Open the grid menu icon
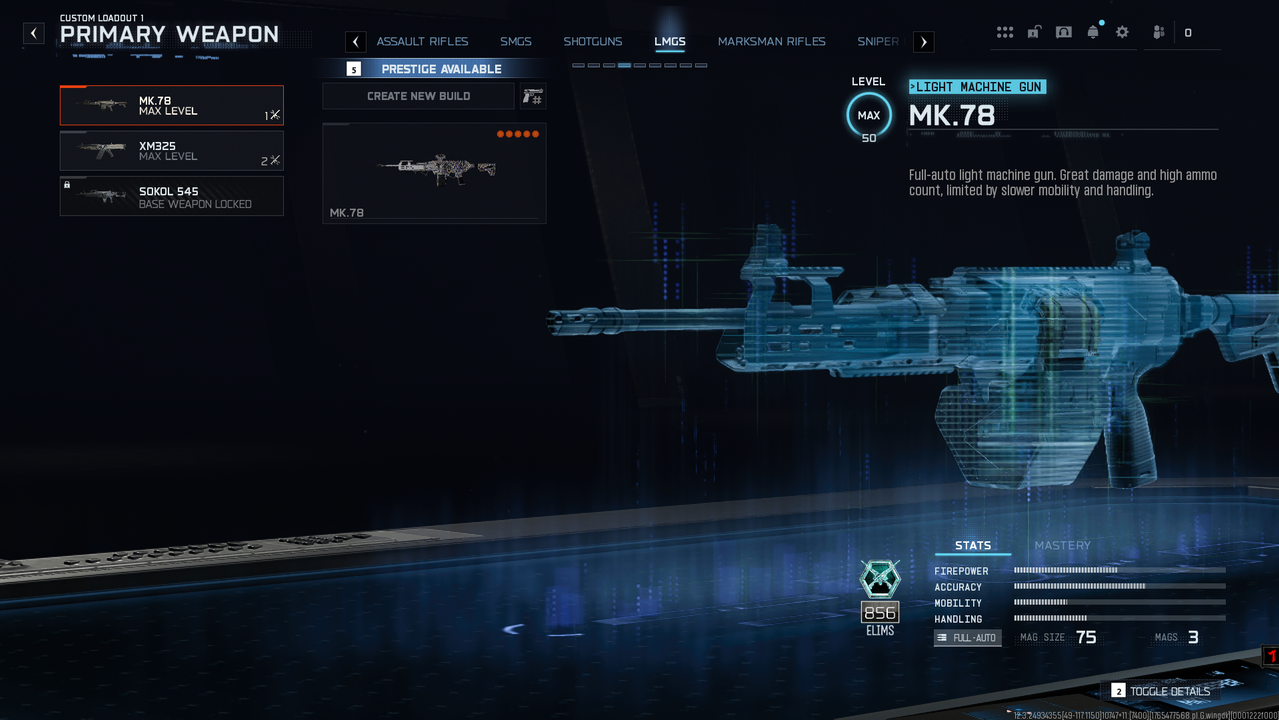 click(1004, 32)
